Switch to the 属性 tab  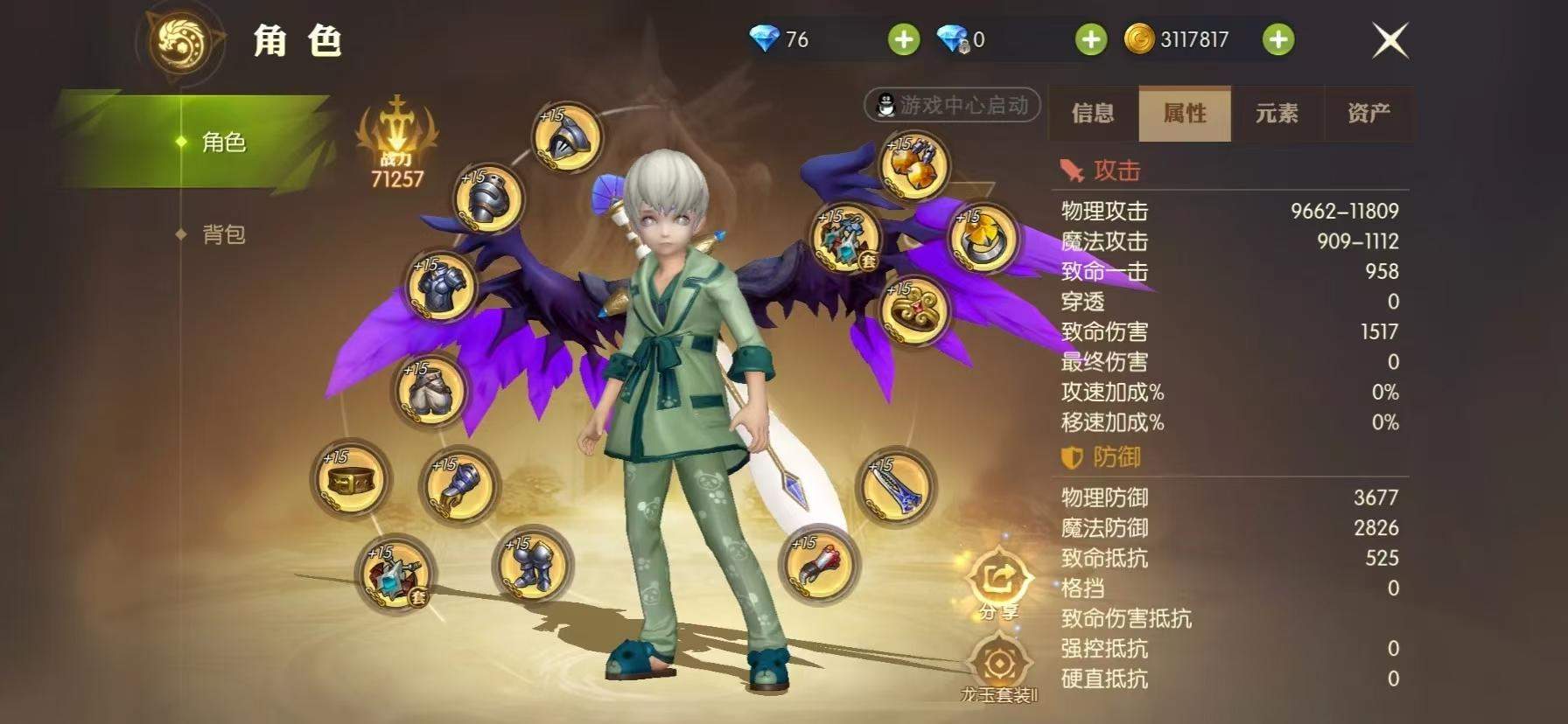pos(1185,113)
